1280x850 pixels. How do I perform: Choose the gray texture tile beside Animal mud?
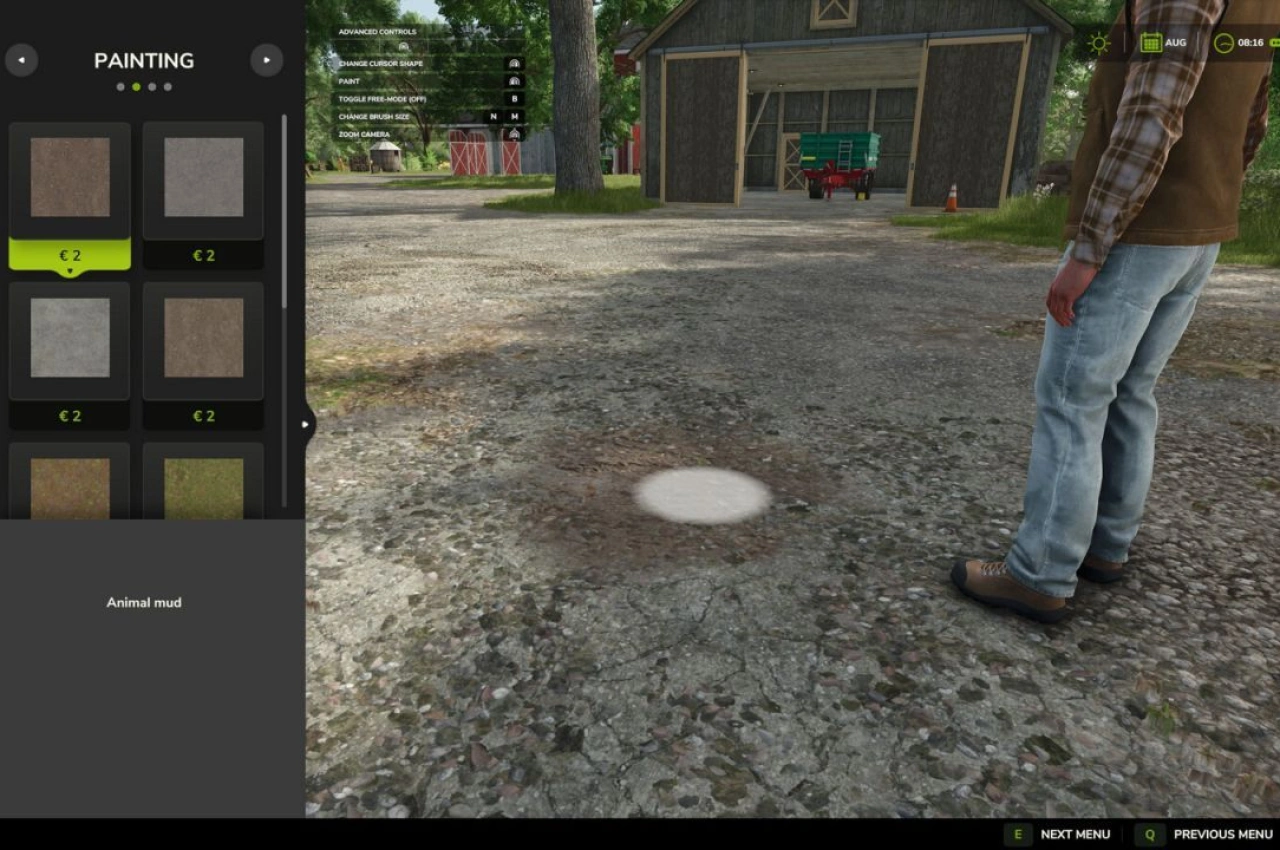(204, 178)
